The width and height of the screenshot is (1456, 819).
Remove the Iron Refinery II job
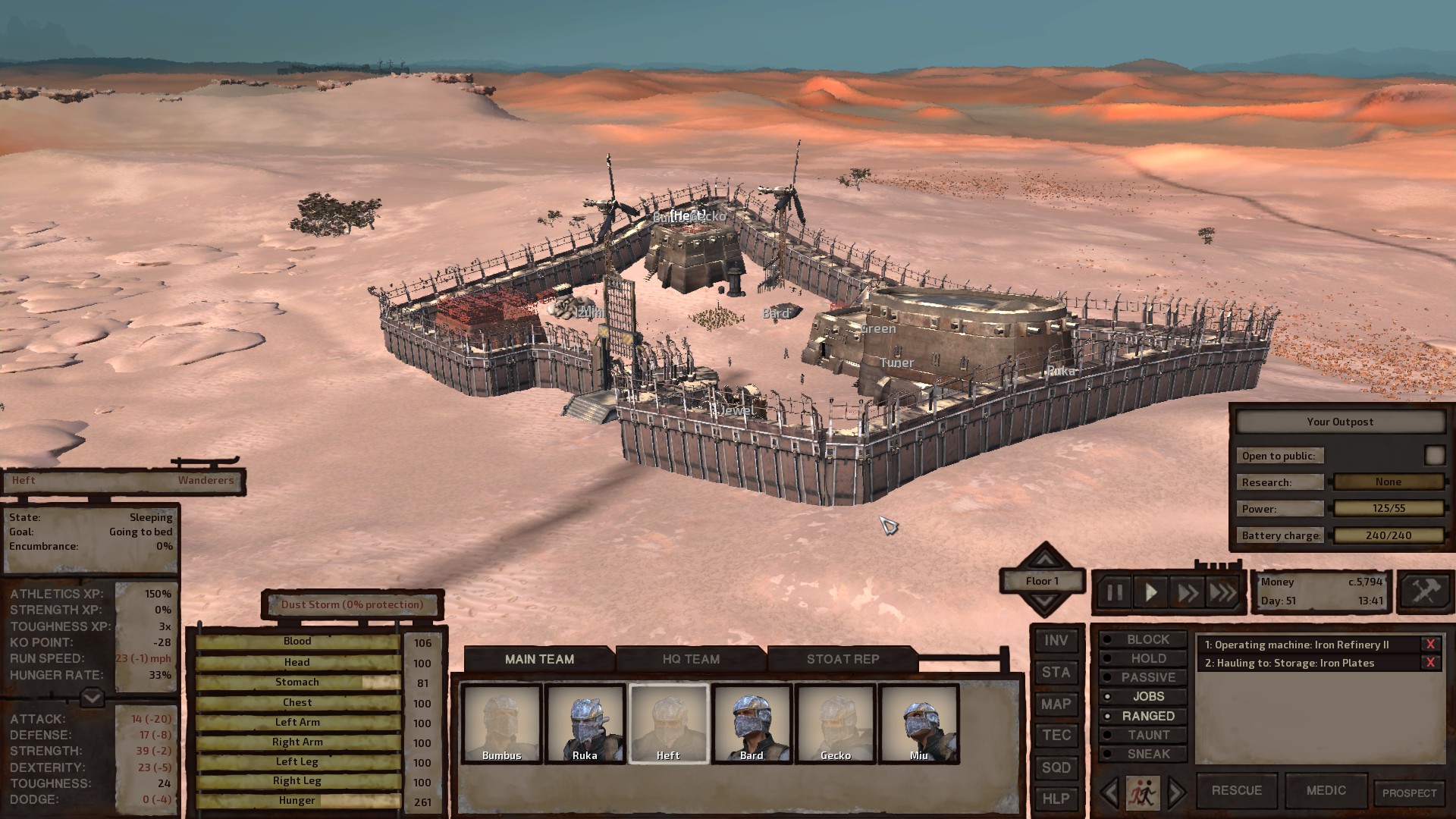click(x=1430, y=645)
